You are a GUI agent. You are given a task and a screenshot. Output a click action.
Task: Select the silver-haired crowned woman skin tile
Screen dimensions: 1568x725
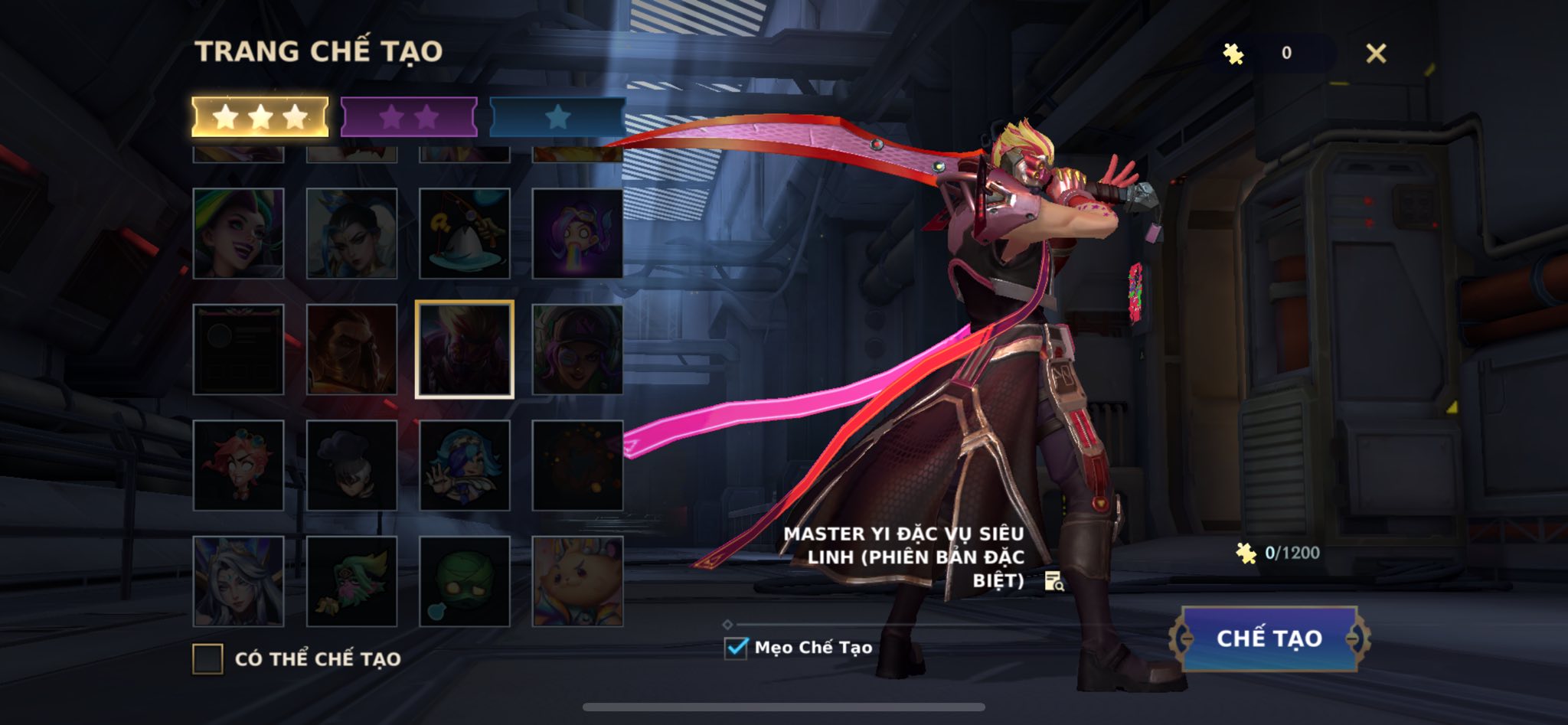(238, 581)
